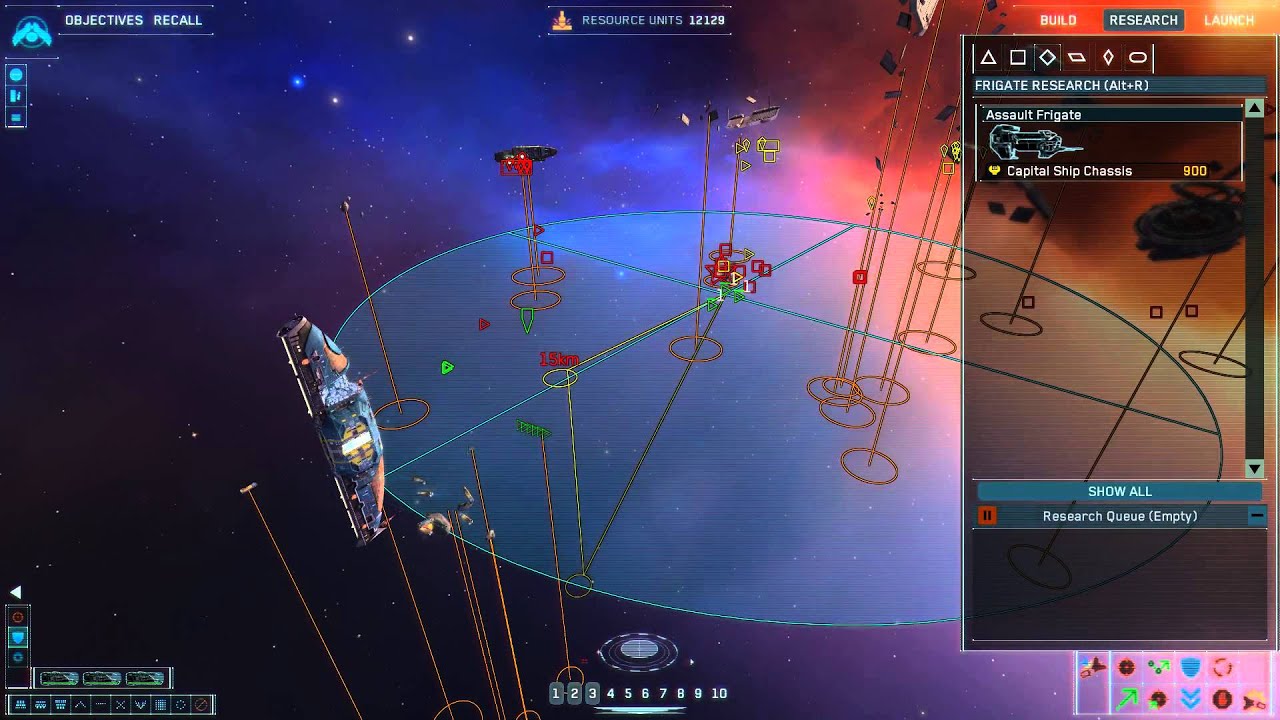Activate the blue shield guard command

[x=1190, y=667]
